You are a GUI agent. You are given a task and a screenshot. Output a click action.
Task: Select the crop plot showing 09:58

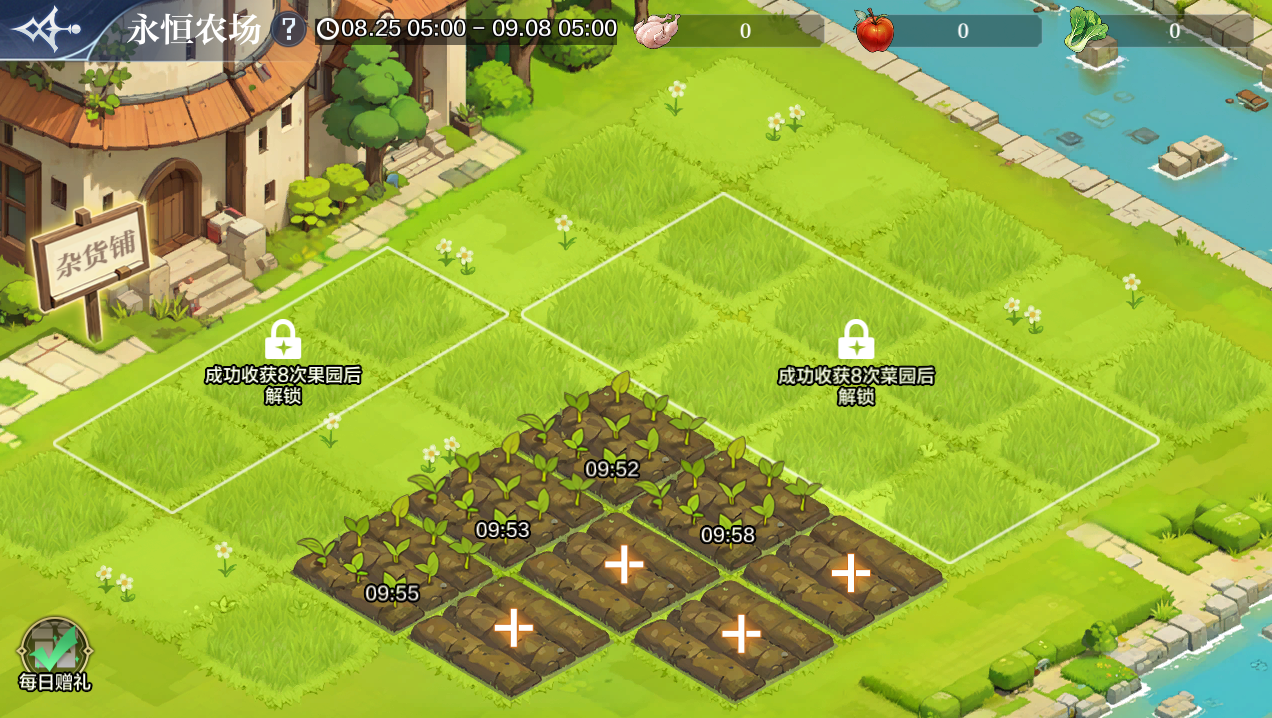[727, 508]
